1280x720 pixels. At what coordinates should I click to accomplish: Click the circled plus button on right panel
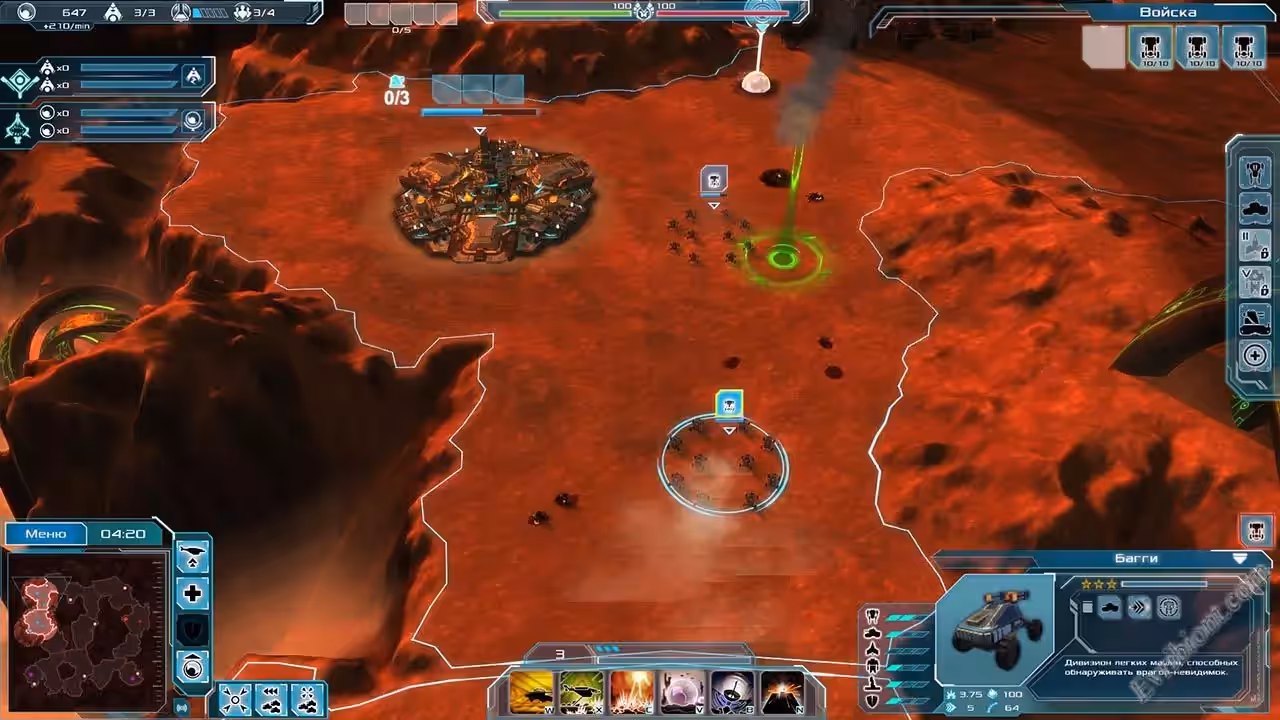tap(1255, 355)
